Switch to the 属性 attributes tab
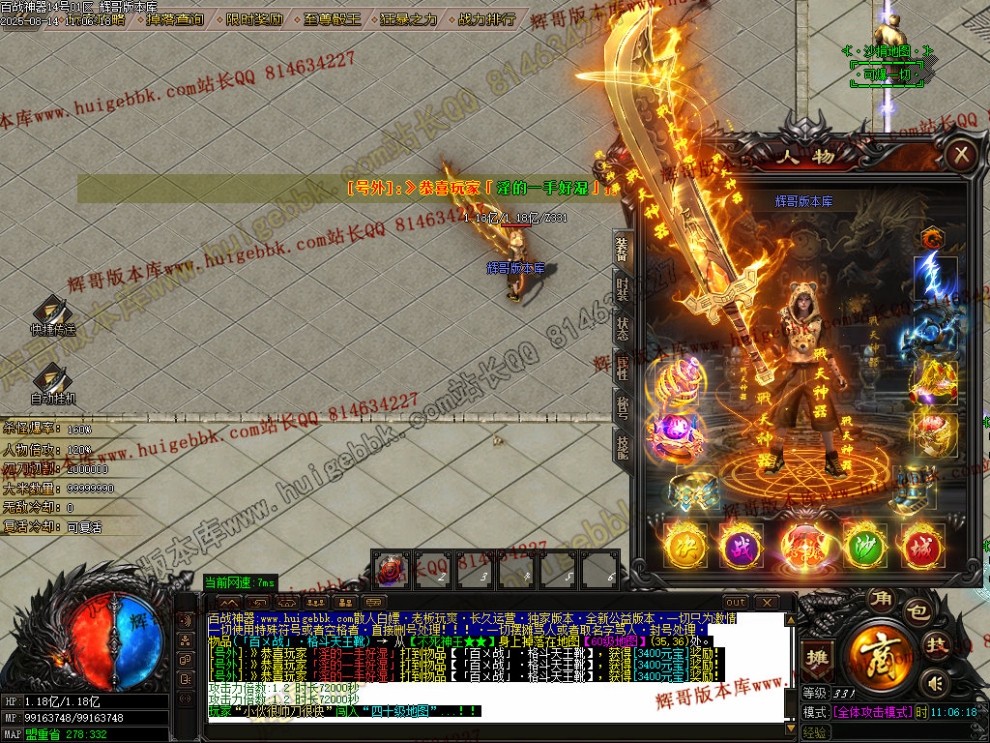This screenshot has height=743, width=990. [x=622, y=368]
